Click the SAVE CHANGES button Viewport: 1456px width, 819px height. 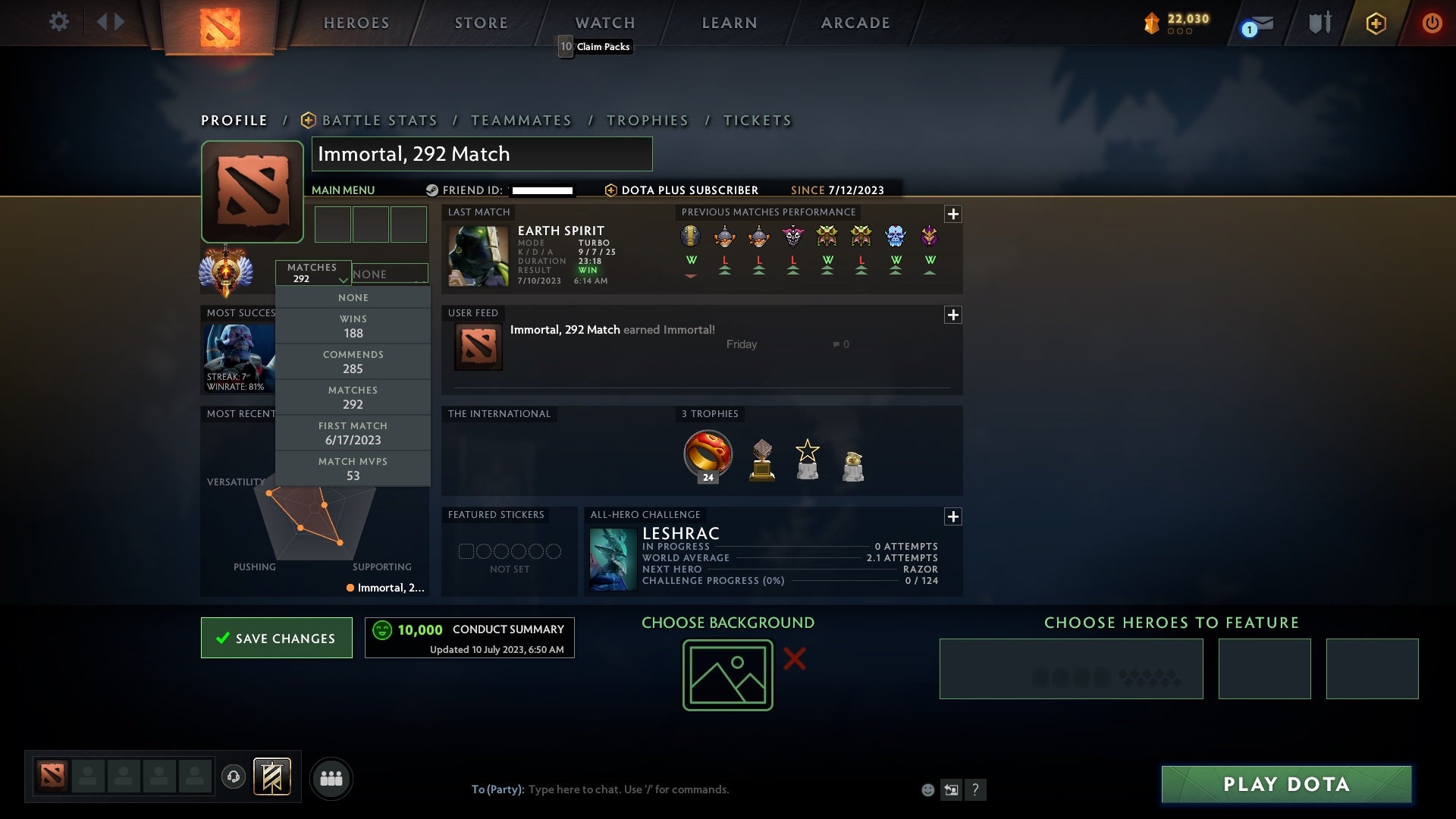coord(276,638)
